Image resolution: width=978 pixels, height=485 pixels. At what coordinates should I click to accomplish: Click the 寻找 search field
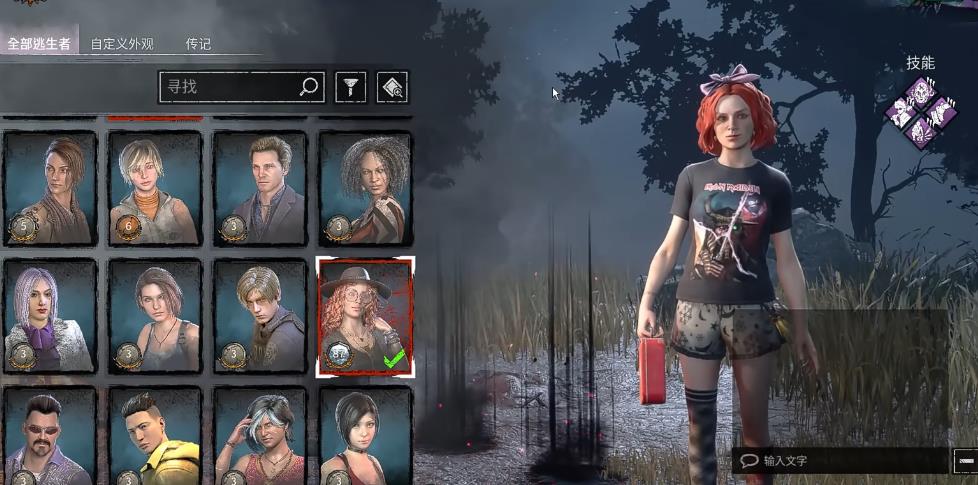[x=230, y=87]
